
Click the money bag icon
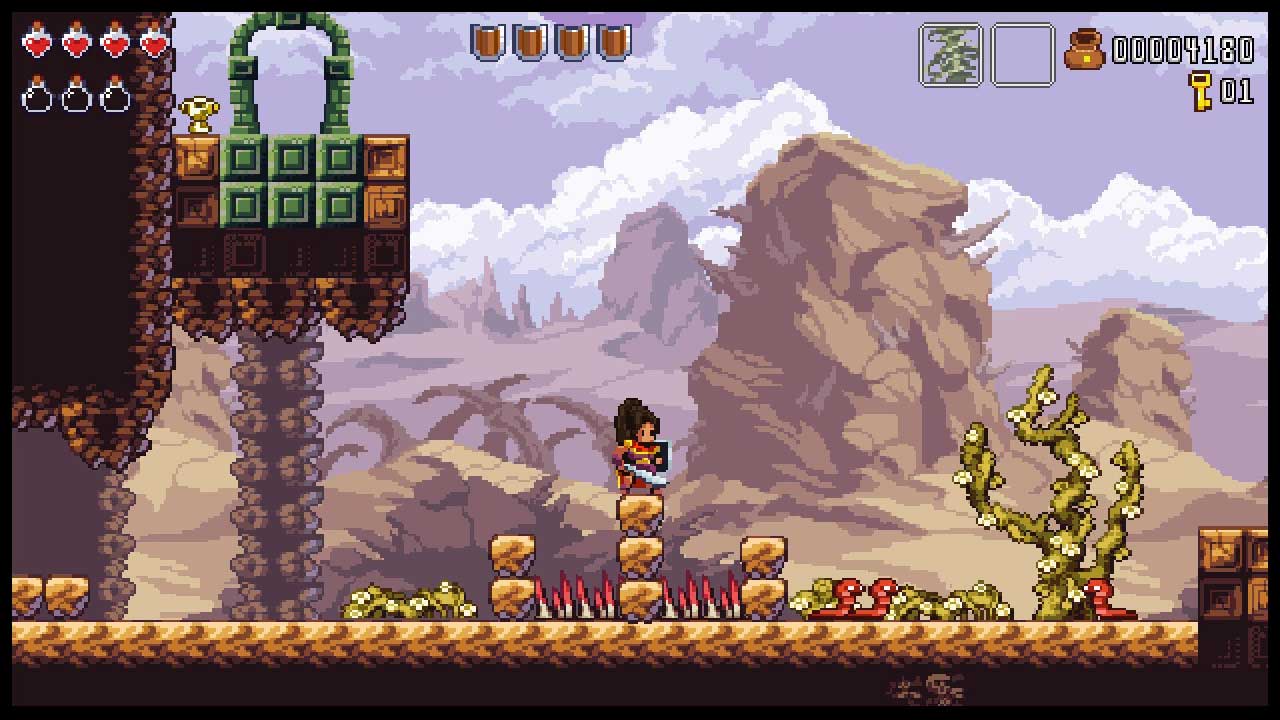tap(1084, 49)
